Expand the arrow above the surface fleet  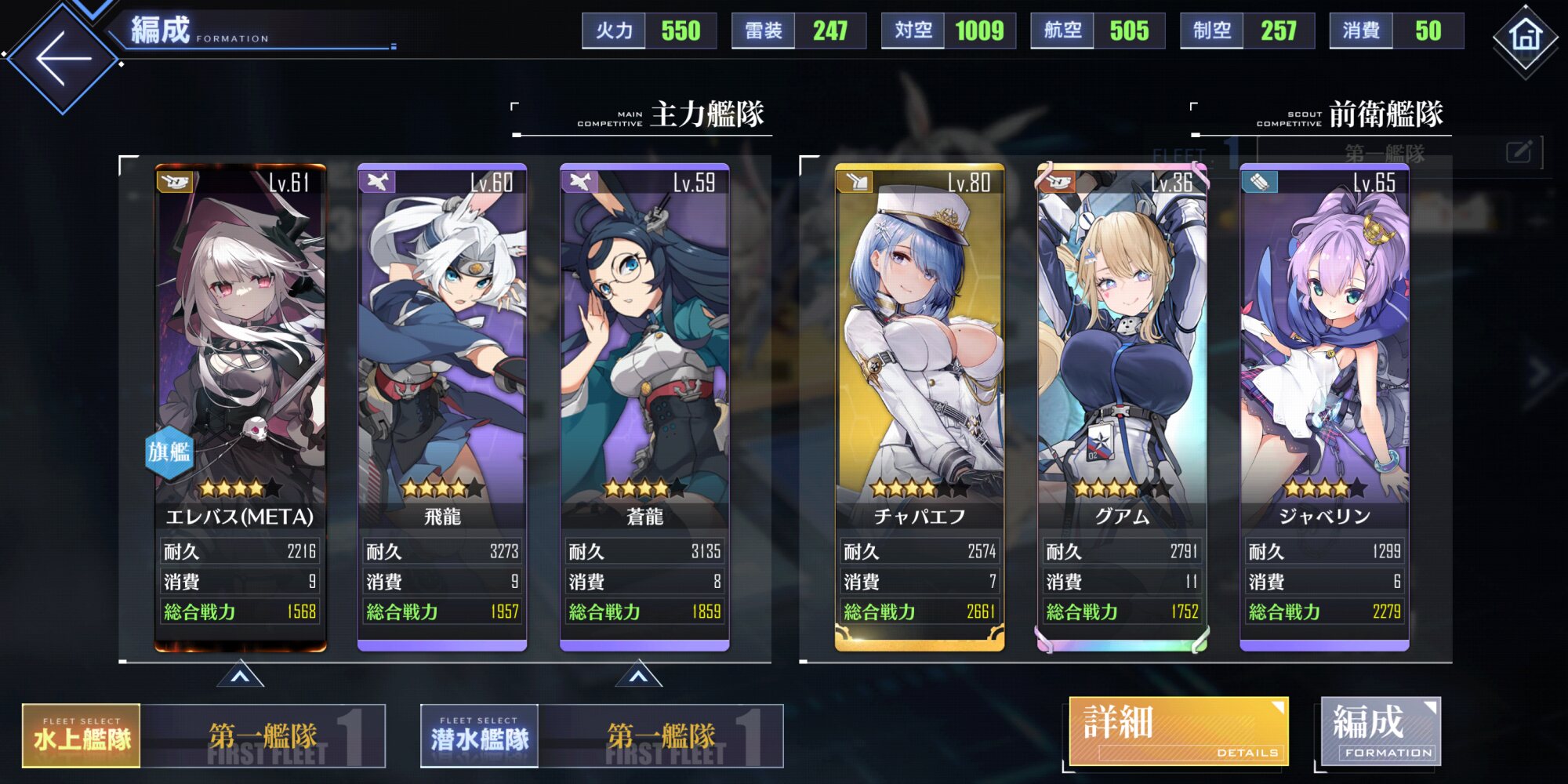click(x=240, y=675)
